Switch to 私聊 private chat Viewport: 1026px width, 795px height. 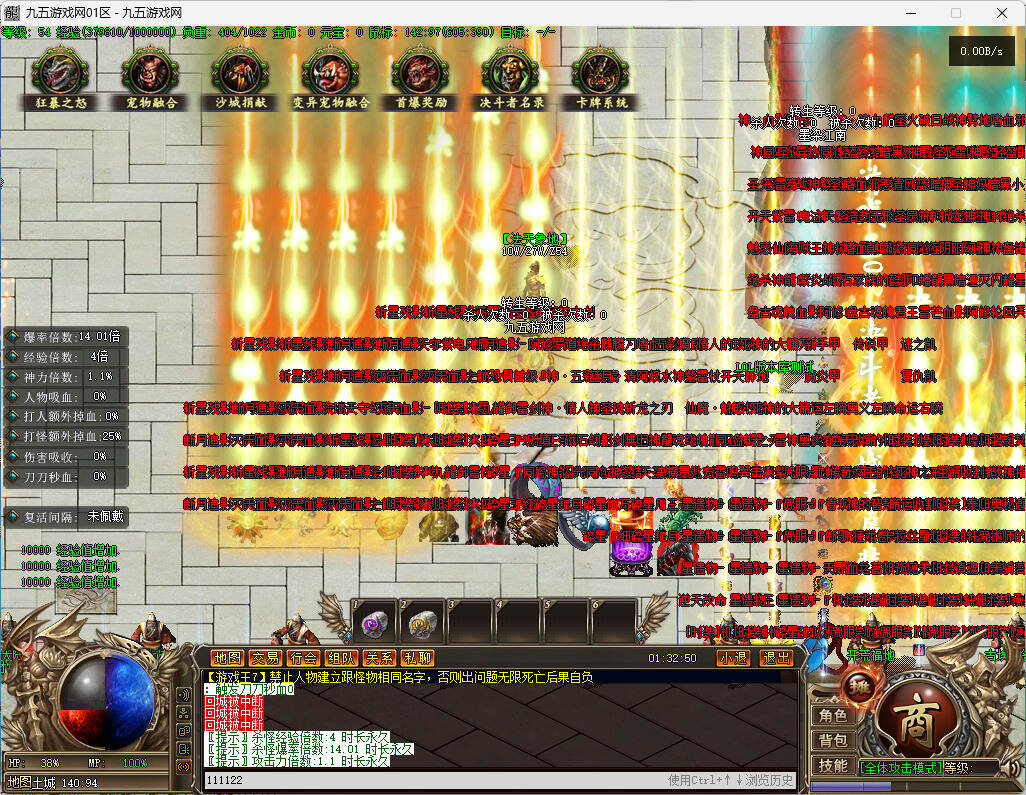(x=417, y=658)
